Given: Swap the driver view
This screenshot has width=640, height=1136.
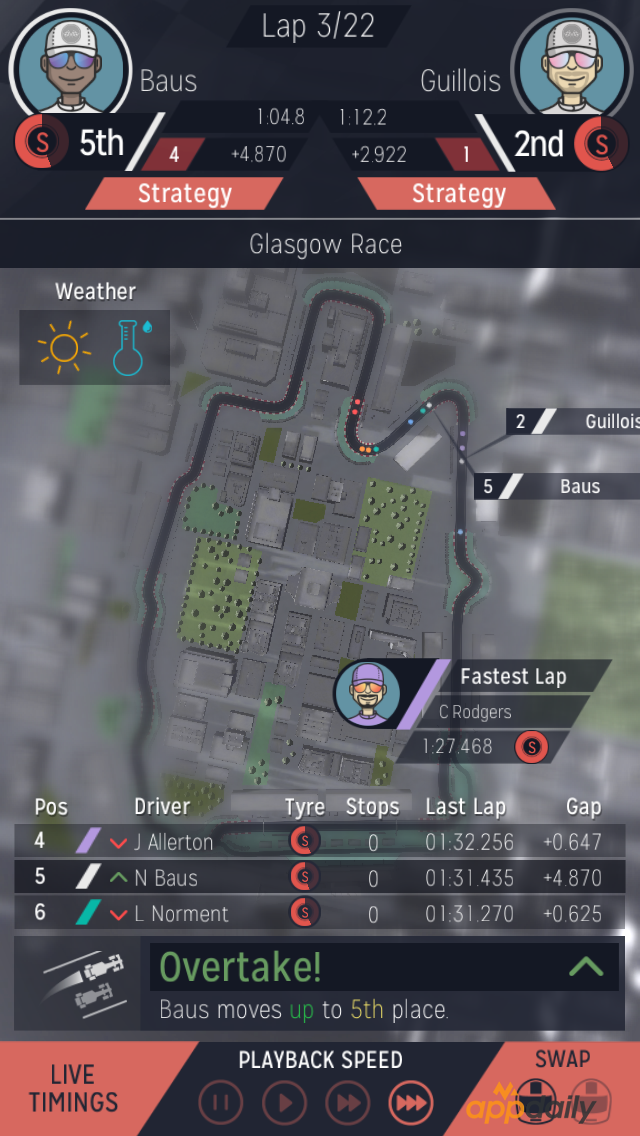Looking at the screenshot, I should (x=563, y=1088).
